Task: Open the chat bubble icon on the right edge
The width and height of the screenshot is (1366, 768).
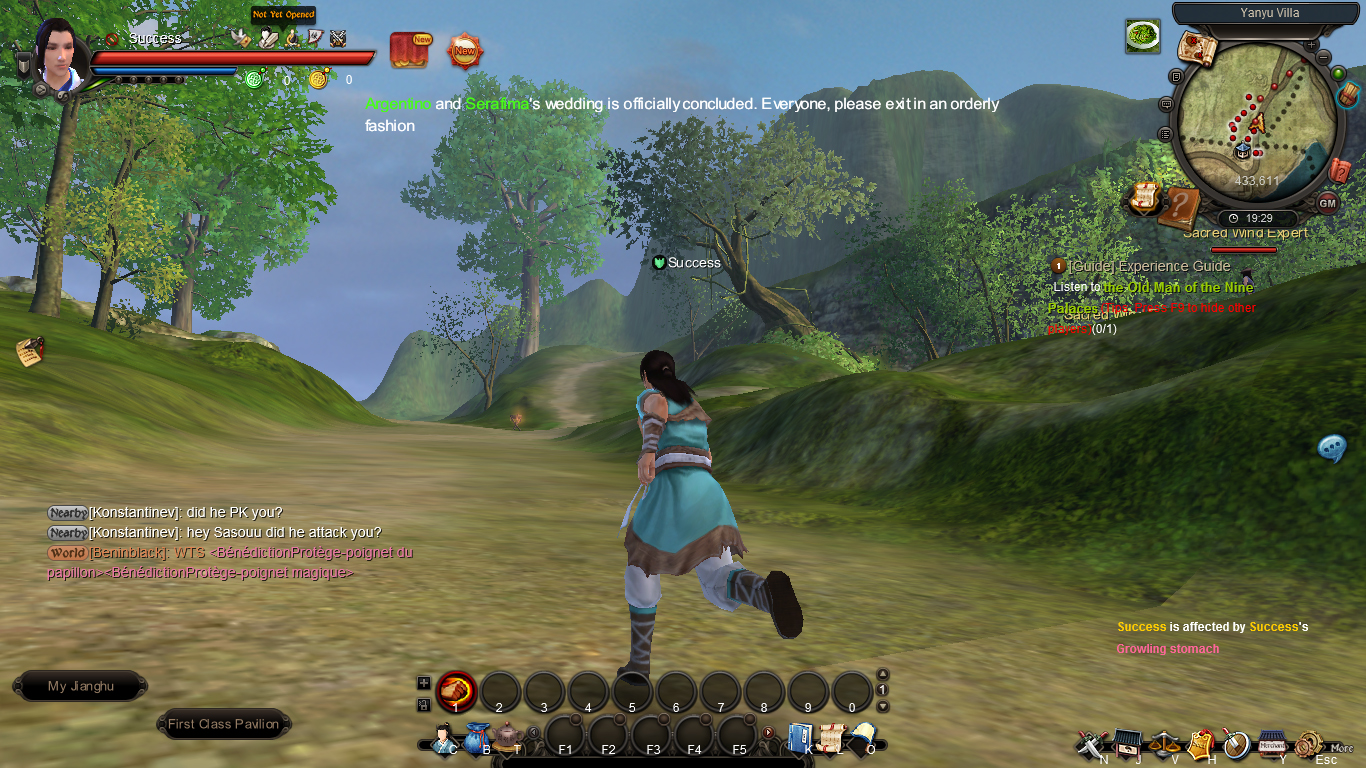Action: (x=1332, y=448)
